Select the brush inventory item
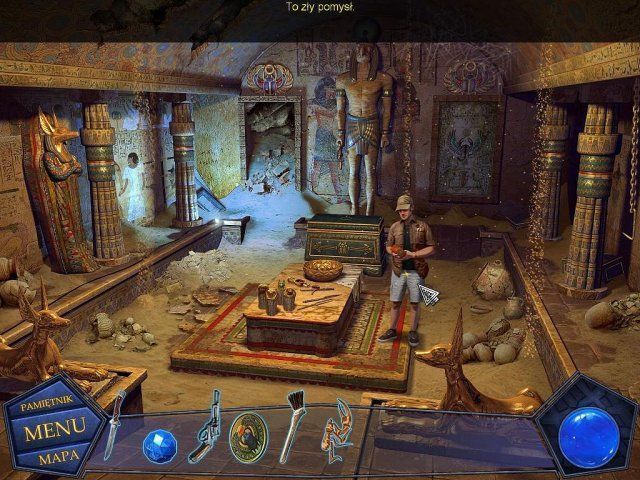Screen dimensions: 640x480 point(295,429)
